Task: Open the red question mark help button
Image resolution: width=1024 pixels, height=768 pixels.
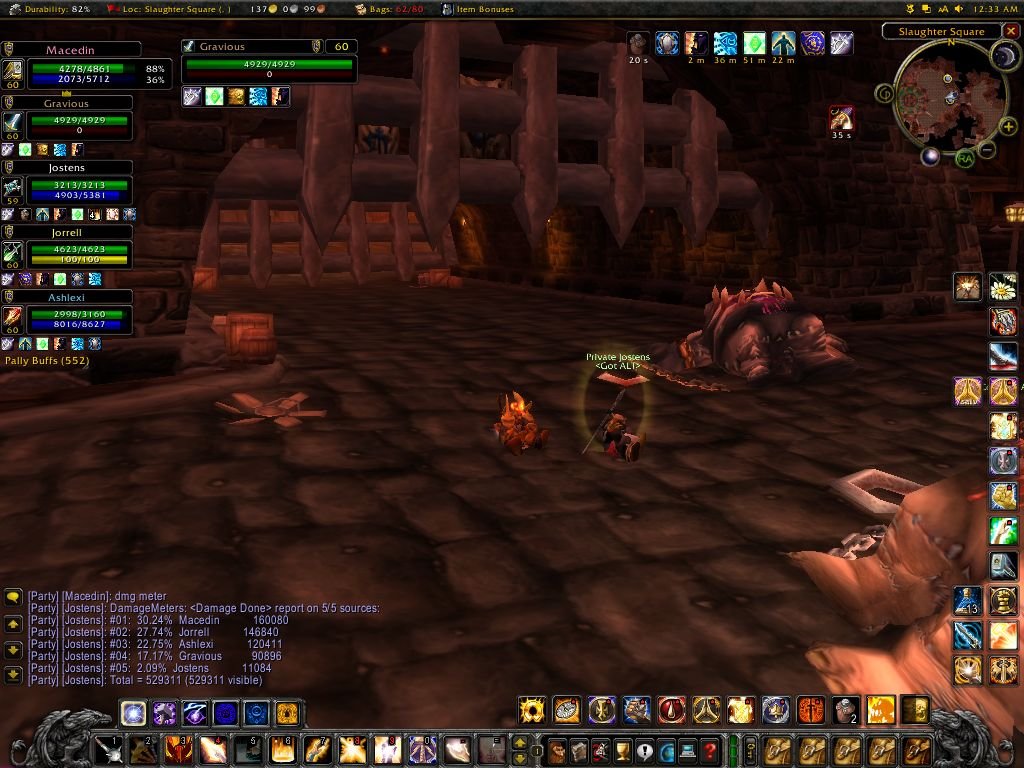Action: tap(709, 749)
